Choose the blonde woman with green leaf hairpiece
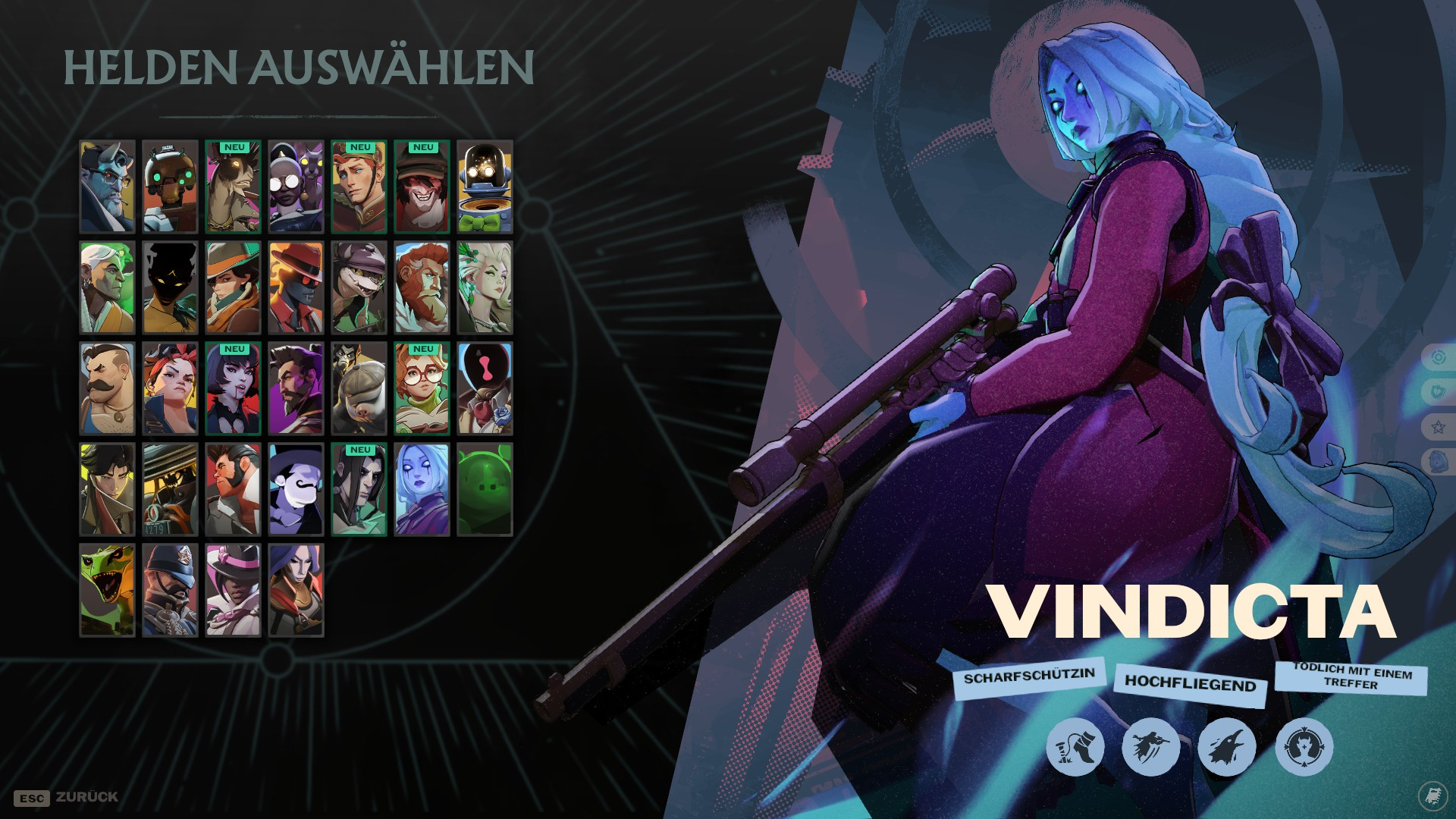This screenshot has width=1456, height=819. pos(485,288)
